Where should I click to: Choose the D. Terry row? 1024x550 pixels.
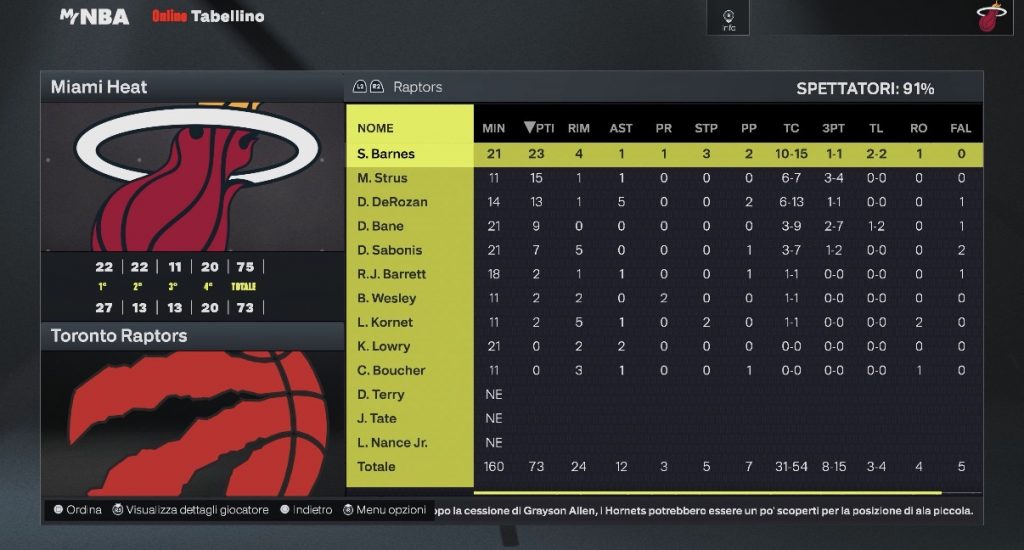point(381,394)
